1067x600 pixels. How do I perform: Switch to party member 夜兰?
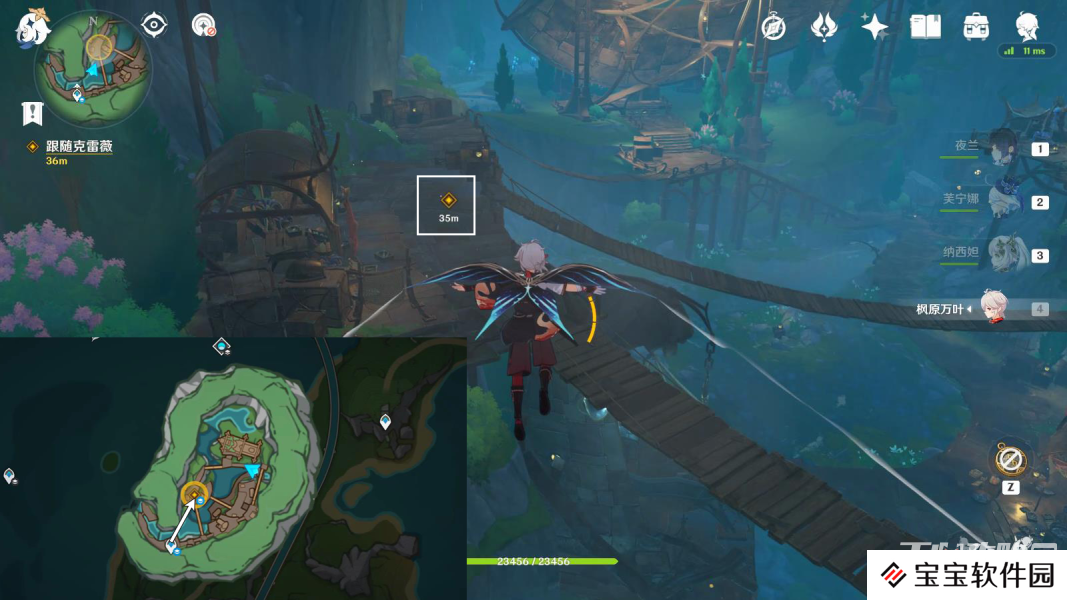(x=1002, y=147)
